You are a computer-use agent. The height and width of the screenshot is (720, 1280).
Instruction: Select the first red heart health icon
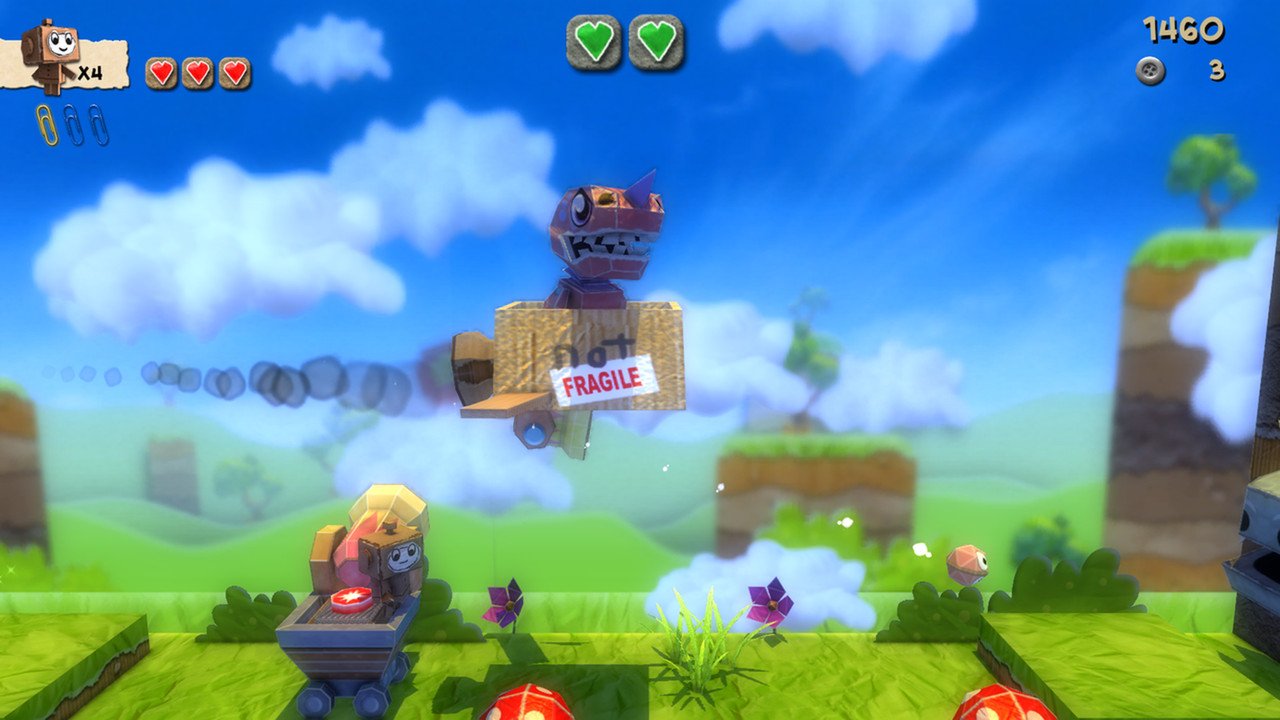tap(160, 72)
